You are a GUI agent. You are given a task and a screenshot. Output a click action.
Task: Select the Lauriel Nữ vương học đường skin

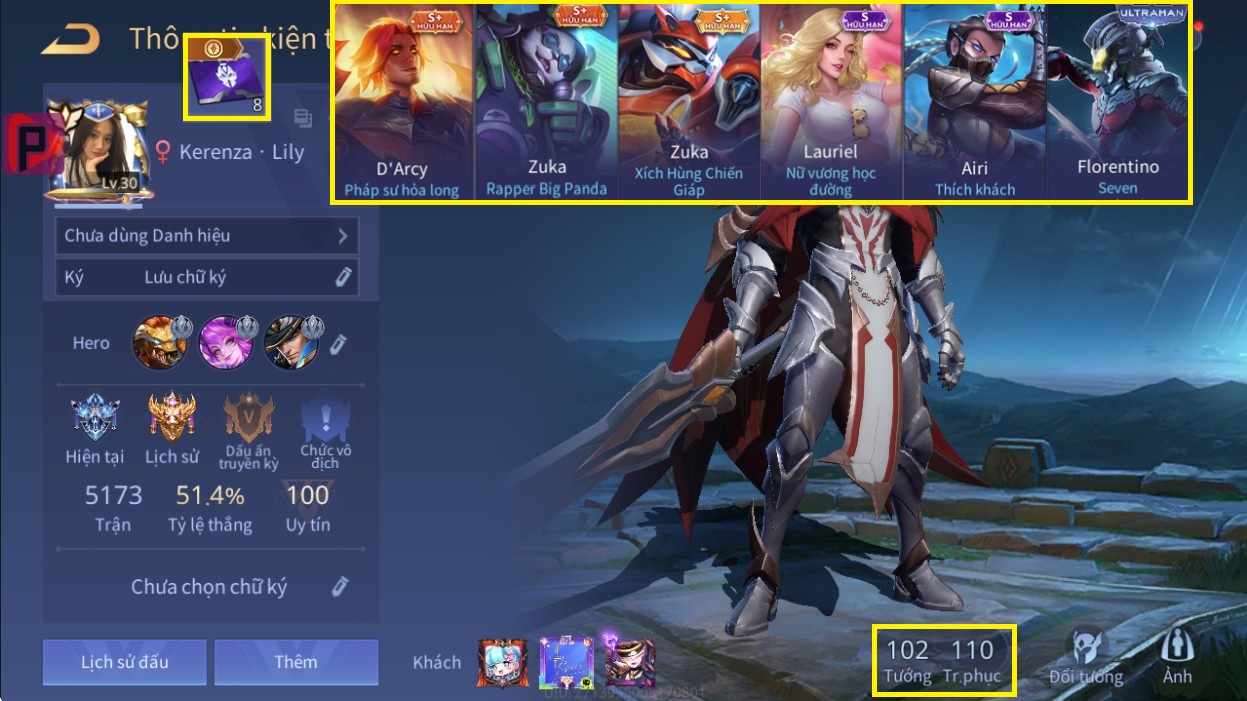pos(831,103)
